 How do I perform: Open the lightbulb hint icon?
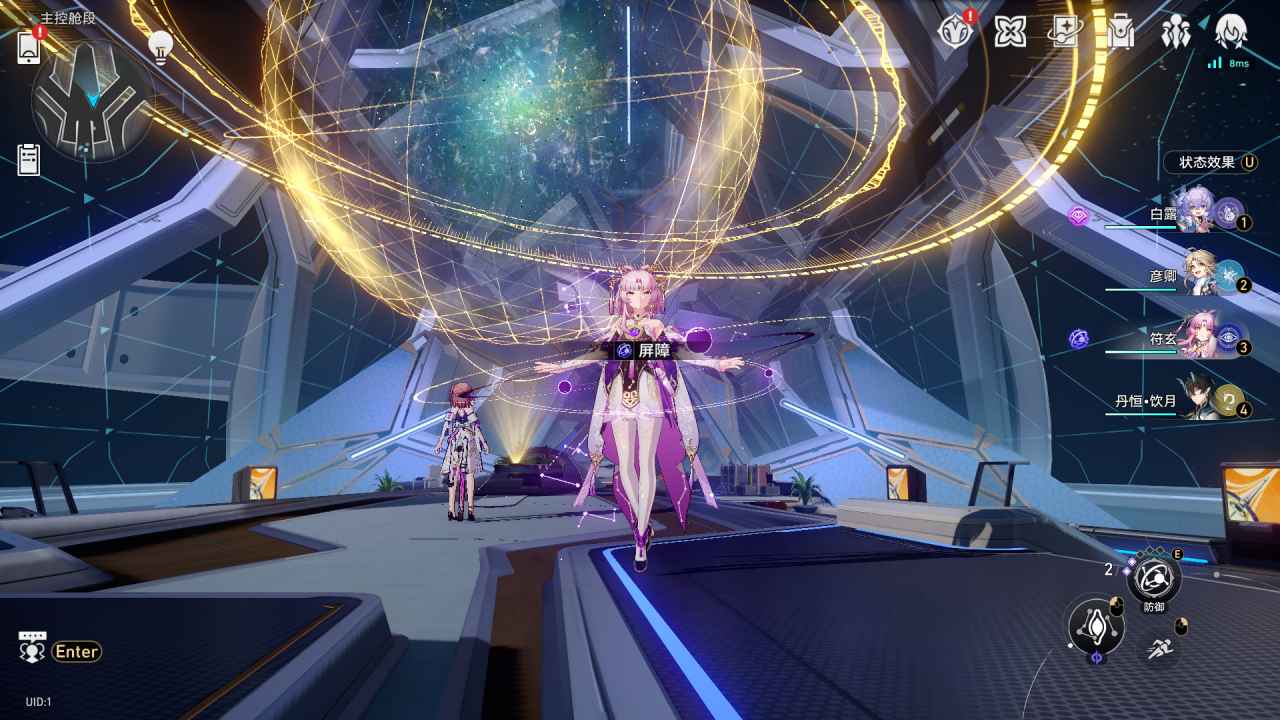[x=160, y=46]
